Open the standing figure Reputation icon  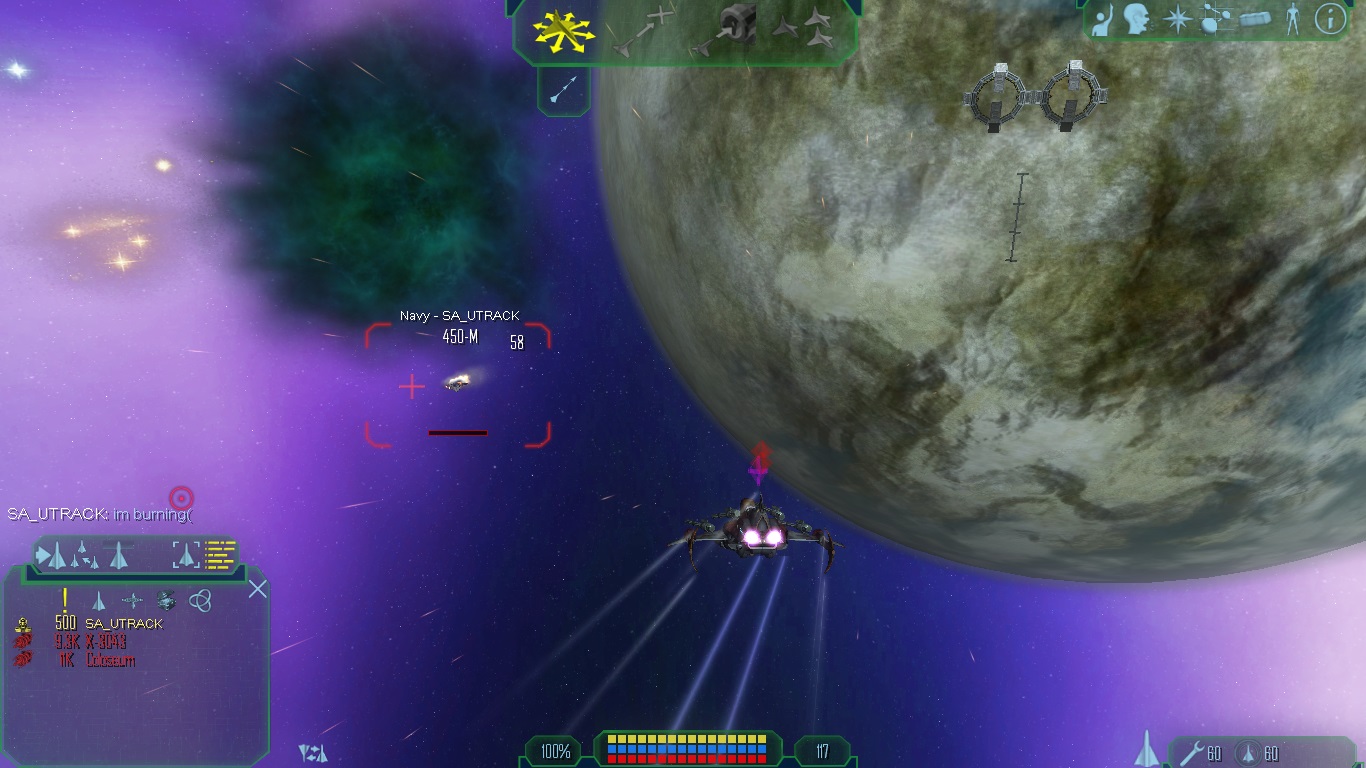point(1293,20)
